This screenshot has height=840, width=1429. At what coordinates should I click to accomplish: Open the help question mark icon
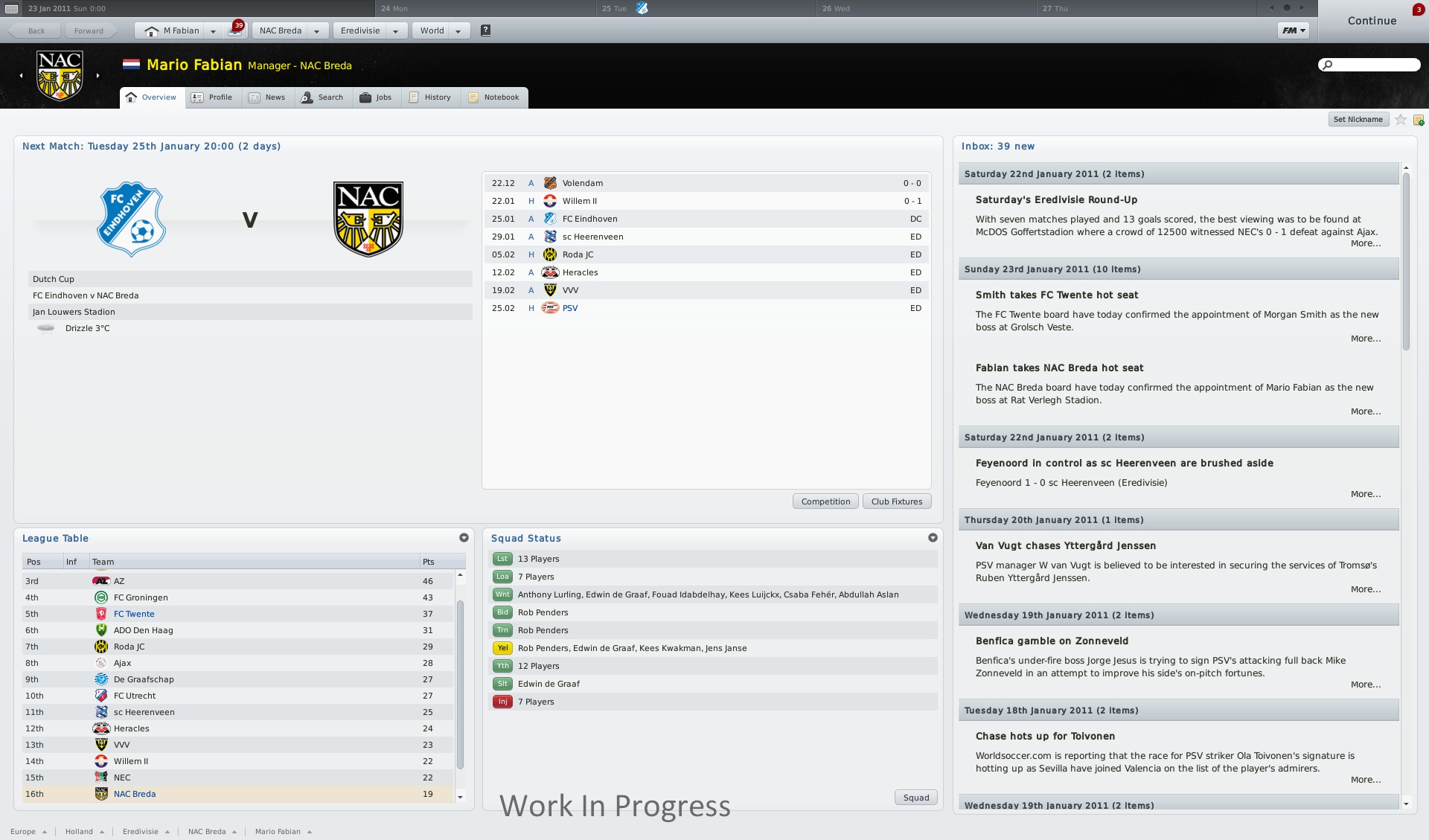[486, 31]
